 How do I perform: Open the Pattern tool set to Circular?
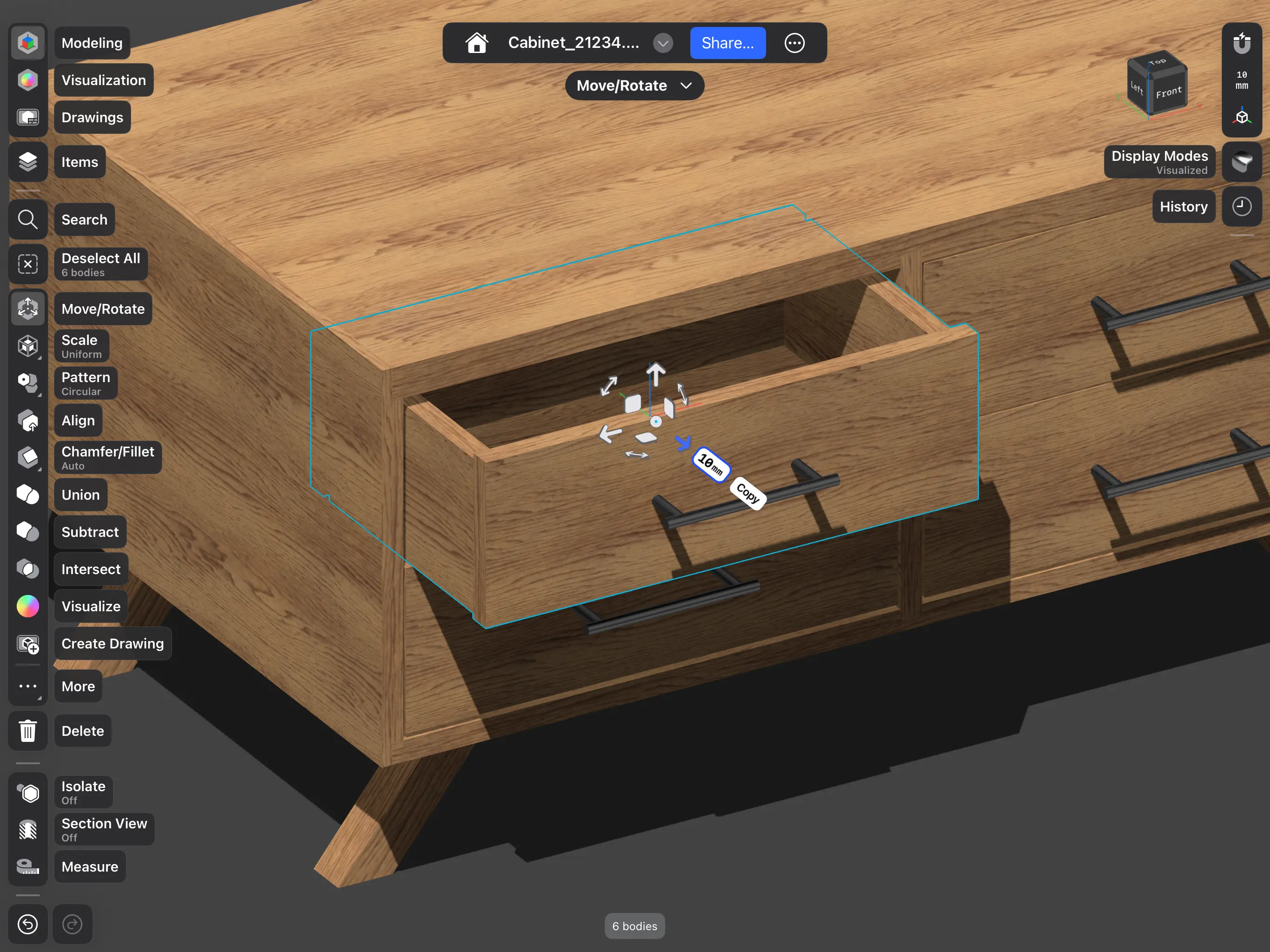85,383
